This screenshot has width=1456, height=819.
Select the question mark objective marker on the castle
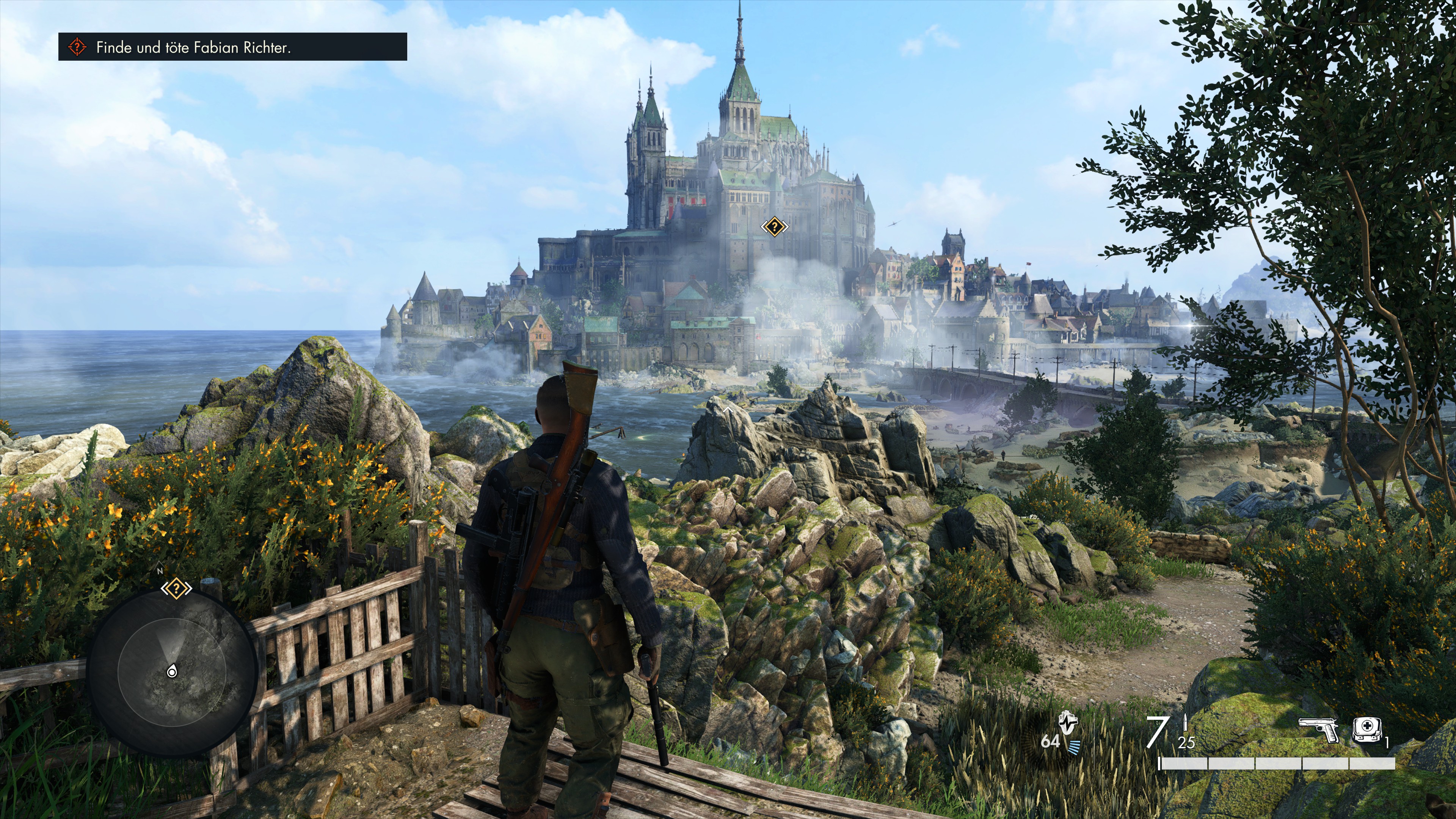click(774, 227)
